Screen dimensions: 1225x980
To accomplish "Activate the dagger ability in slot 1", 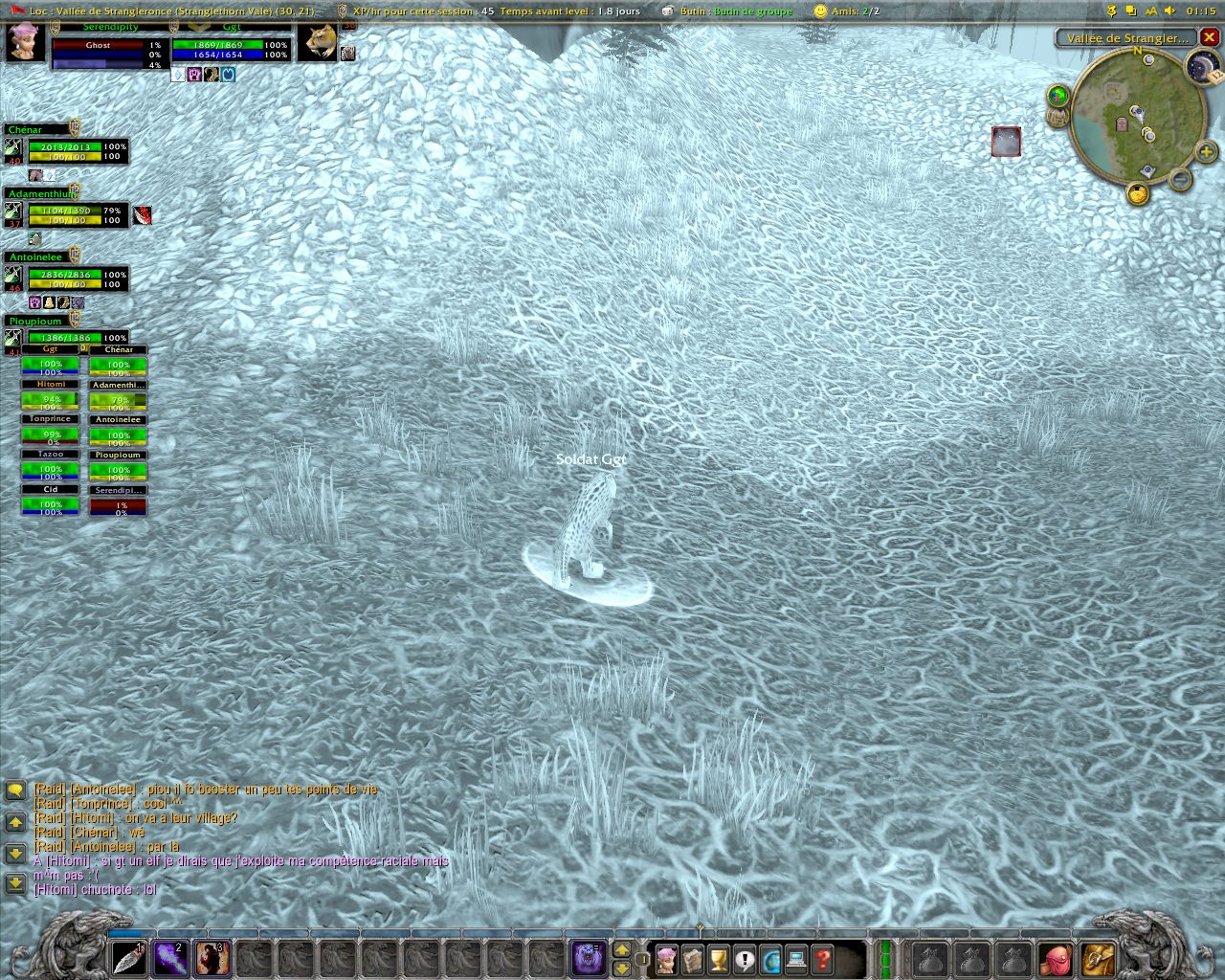I will 128,958.
